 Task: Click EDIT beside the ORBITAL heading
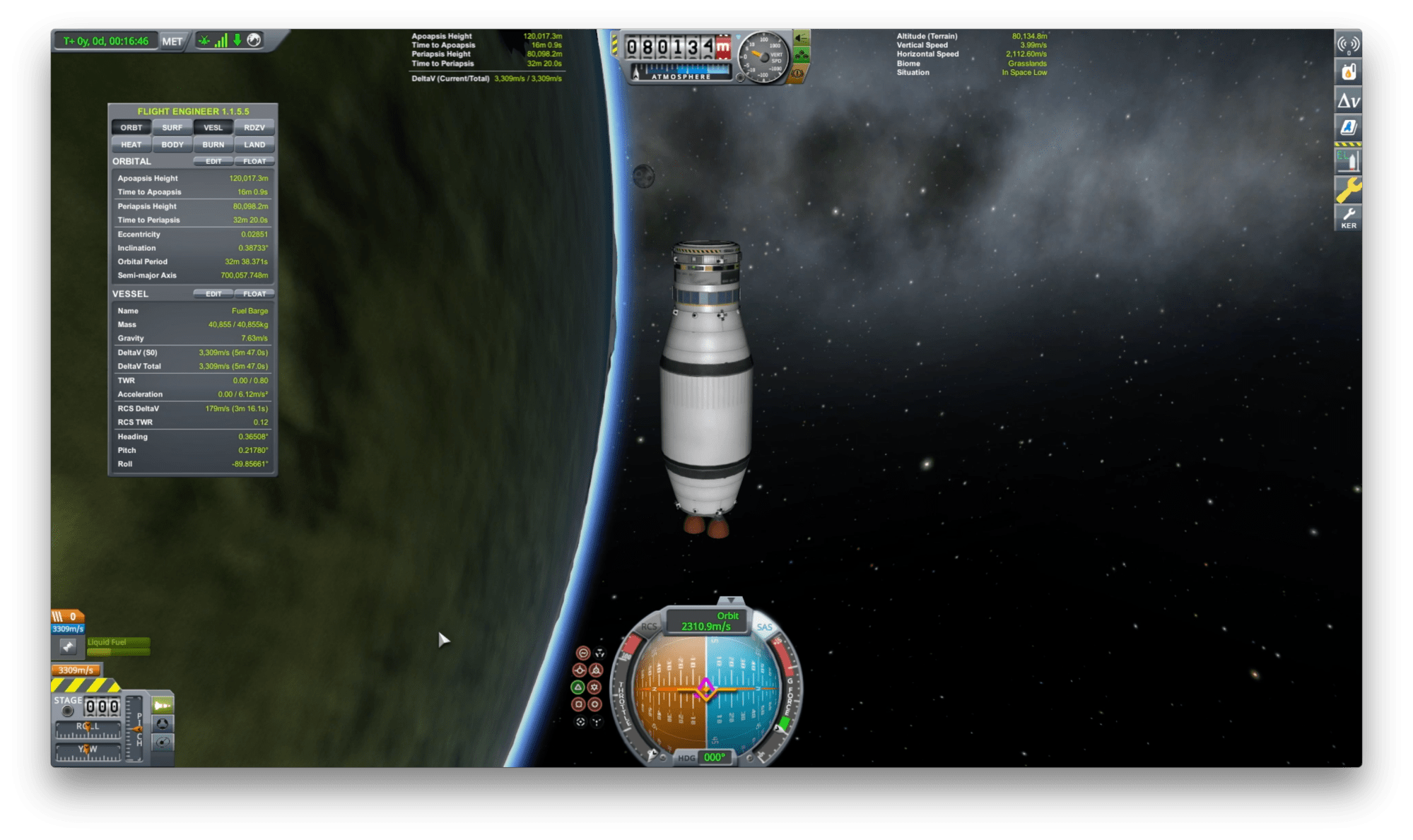[x=213, y=162]
